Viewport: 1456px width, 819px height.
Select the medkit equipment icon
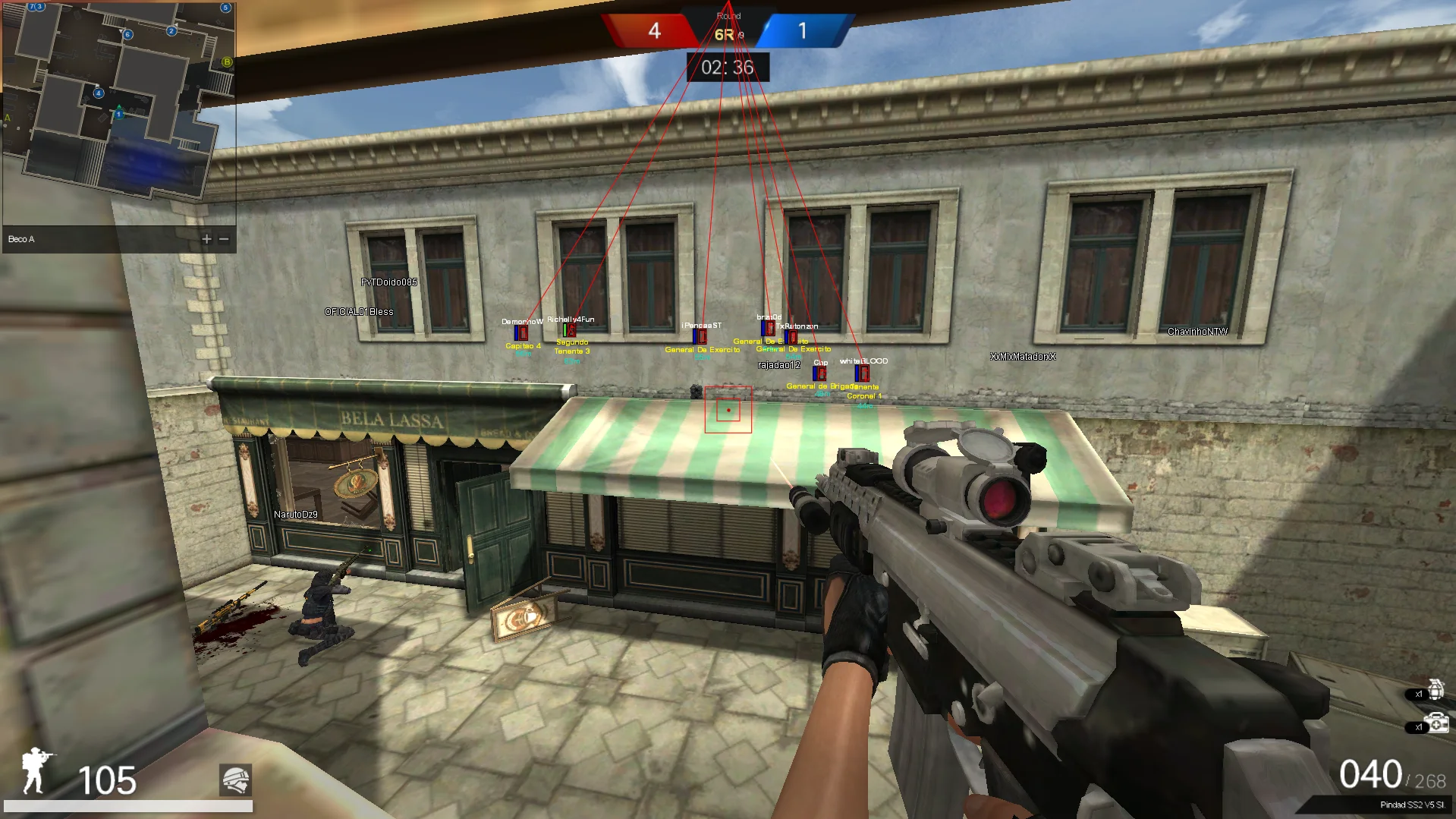[1436, 723]
